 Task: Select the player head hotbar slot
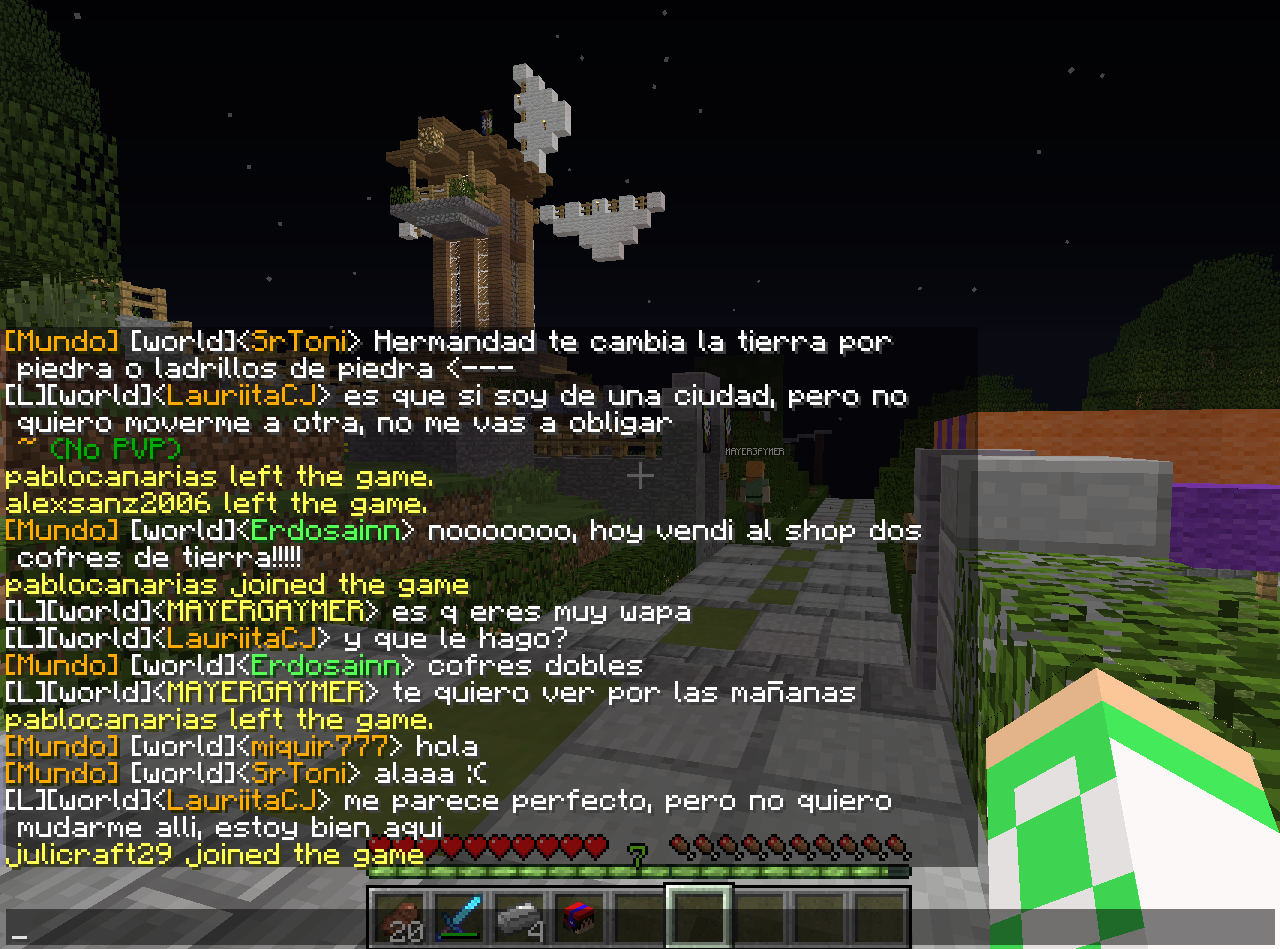point(580,918)
